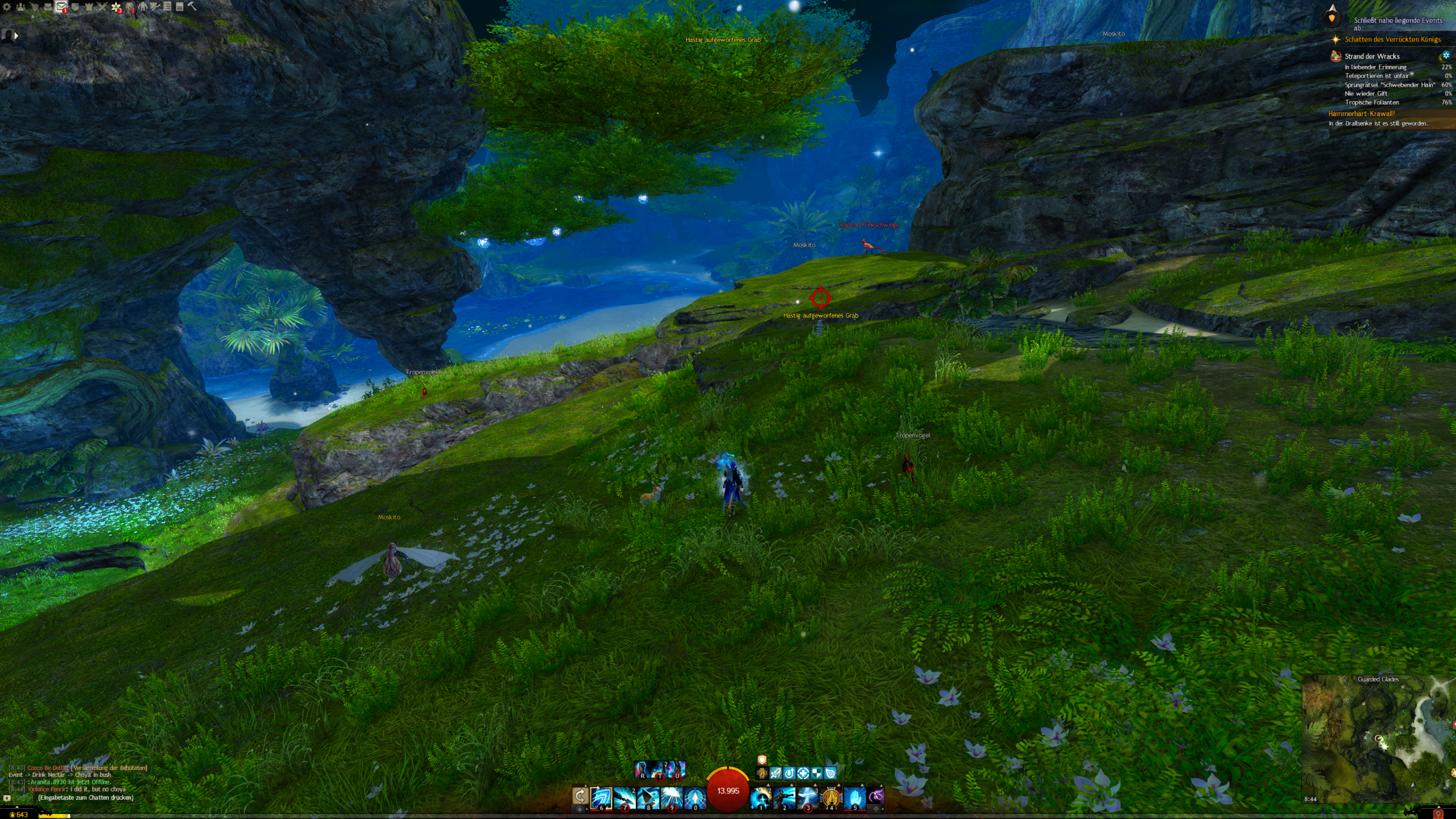Image resolution: width=1456 pixels, height=819 pixels.
Task: Click the weapon swap arrow button
Action: coord(580,796)
